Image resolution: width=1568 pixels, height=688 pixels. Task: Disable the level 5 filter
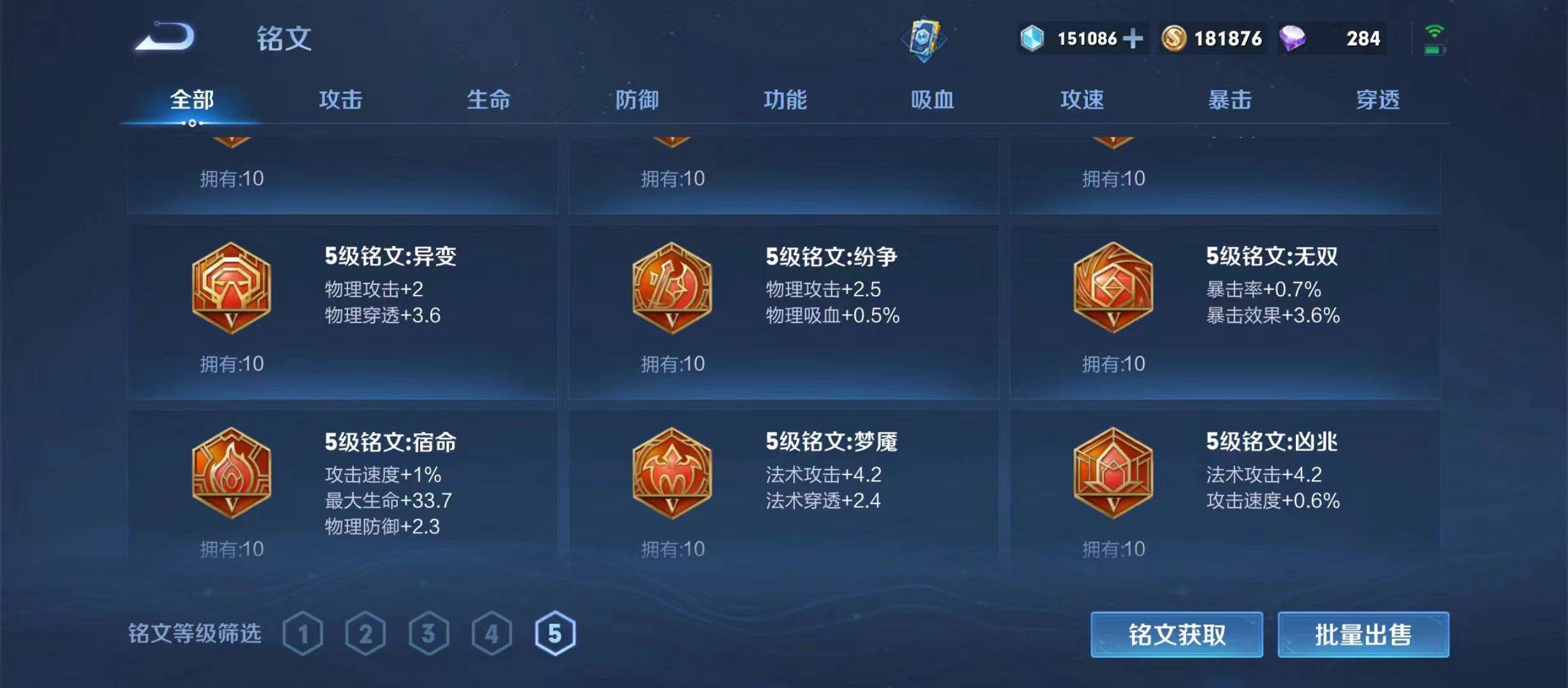pos(556,633)
